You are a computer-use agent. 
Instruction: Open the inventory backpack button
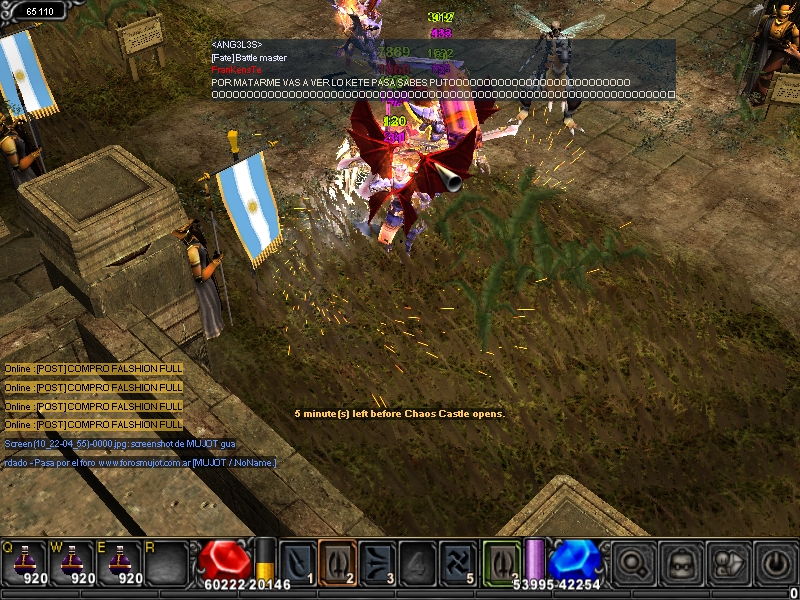pyautogui.click(x=681, y=564)
